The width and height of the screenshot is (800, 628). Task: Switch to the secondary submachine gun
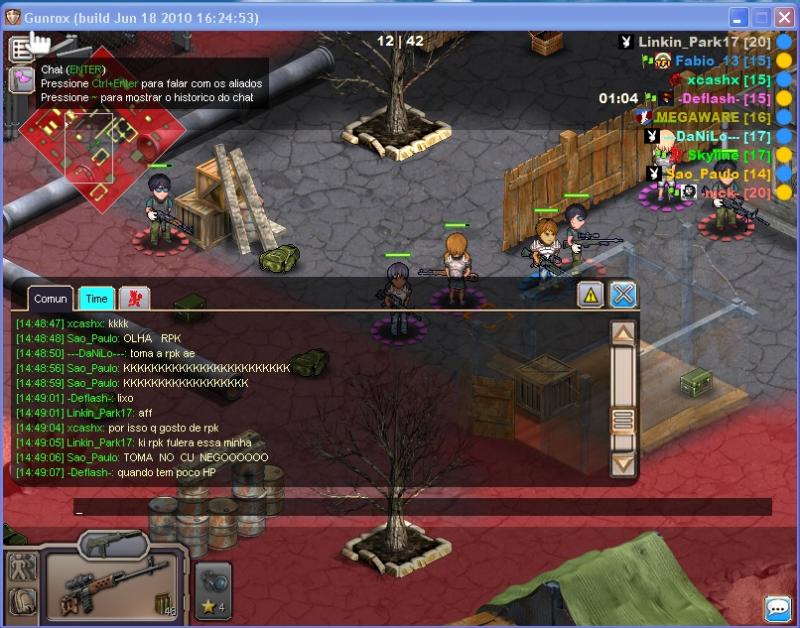tap(113, 544)
